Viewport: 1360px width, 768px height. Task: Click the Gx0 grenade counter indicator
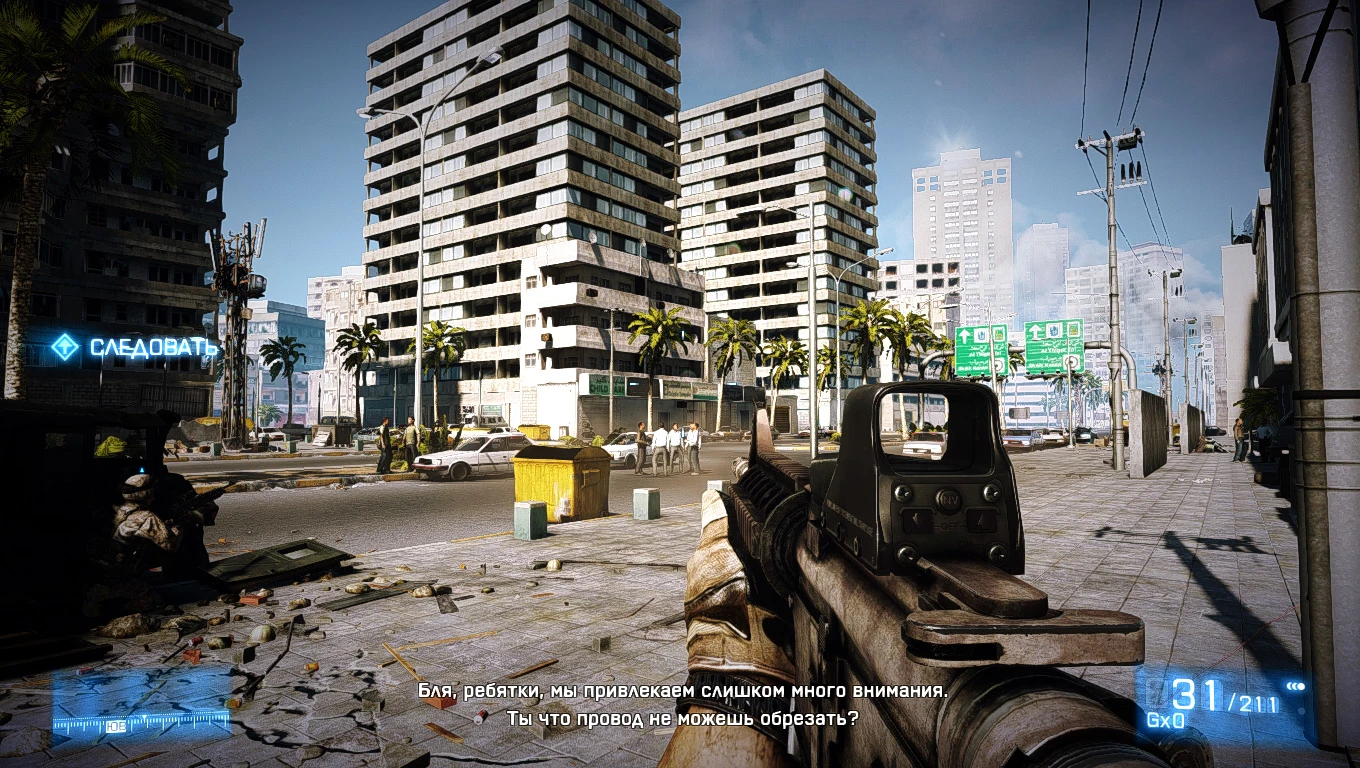coord(1164,719)
